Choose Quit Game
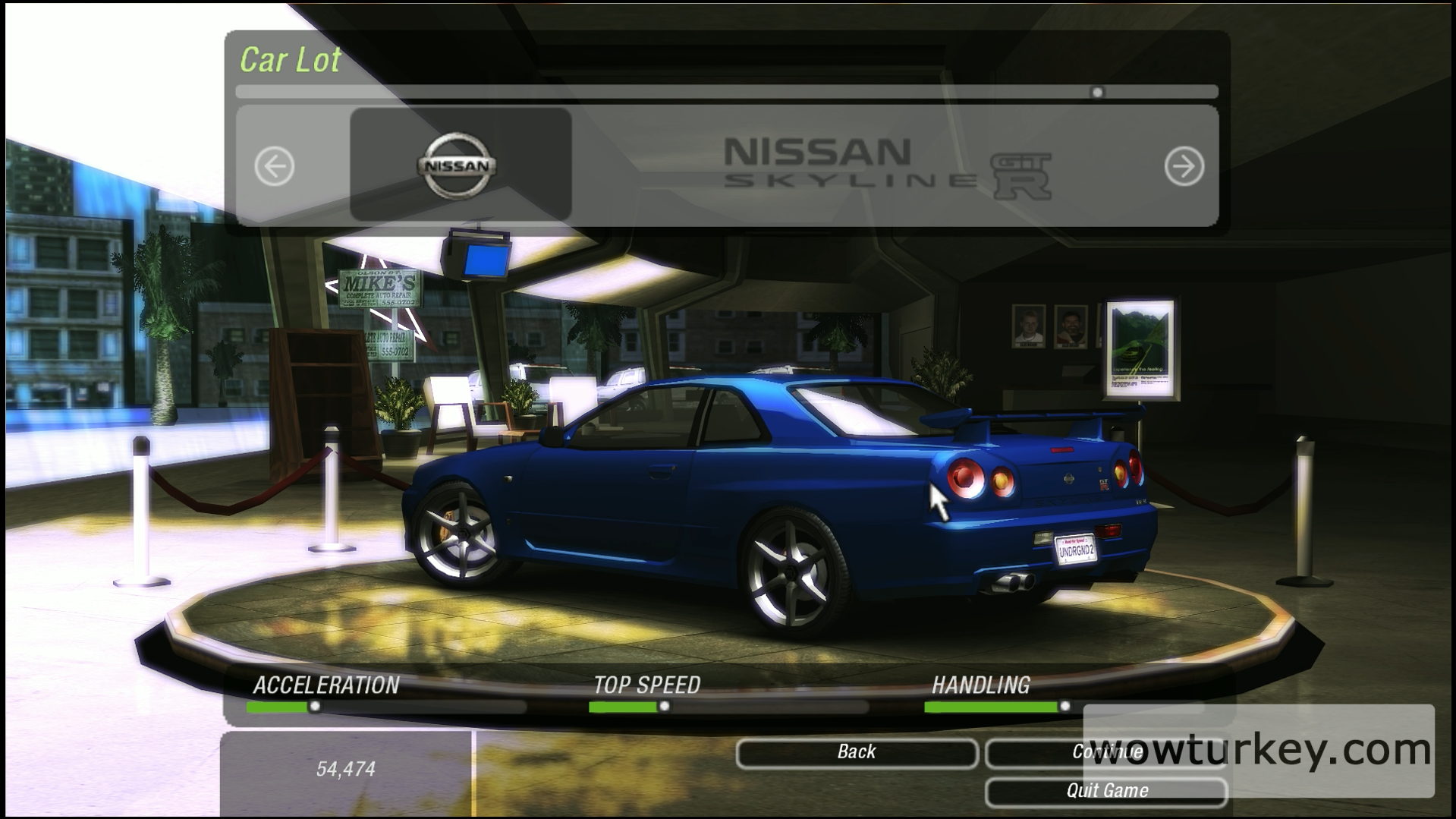The width and height of the screenshot is (1456, 819). 1105,791
